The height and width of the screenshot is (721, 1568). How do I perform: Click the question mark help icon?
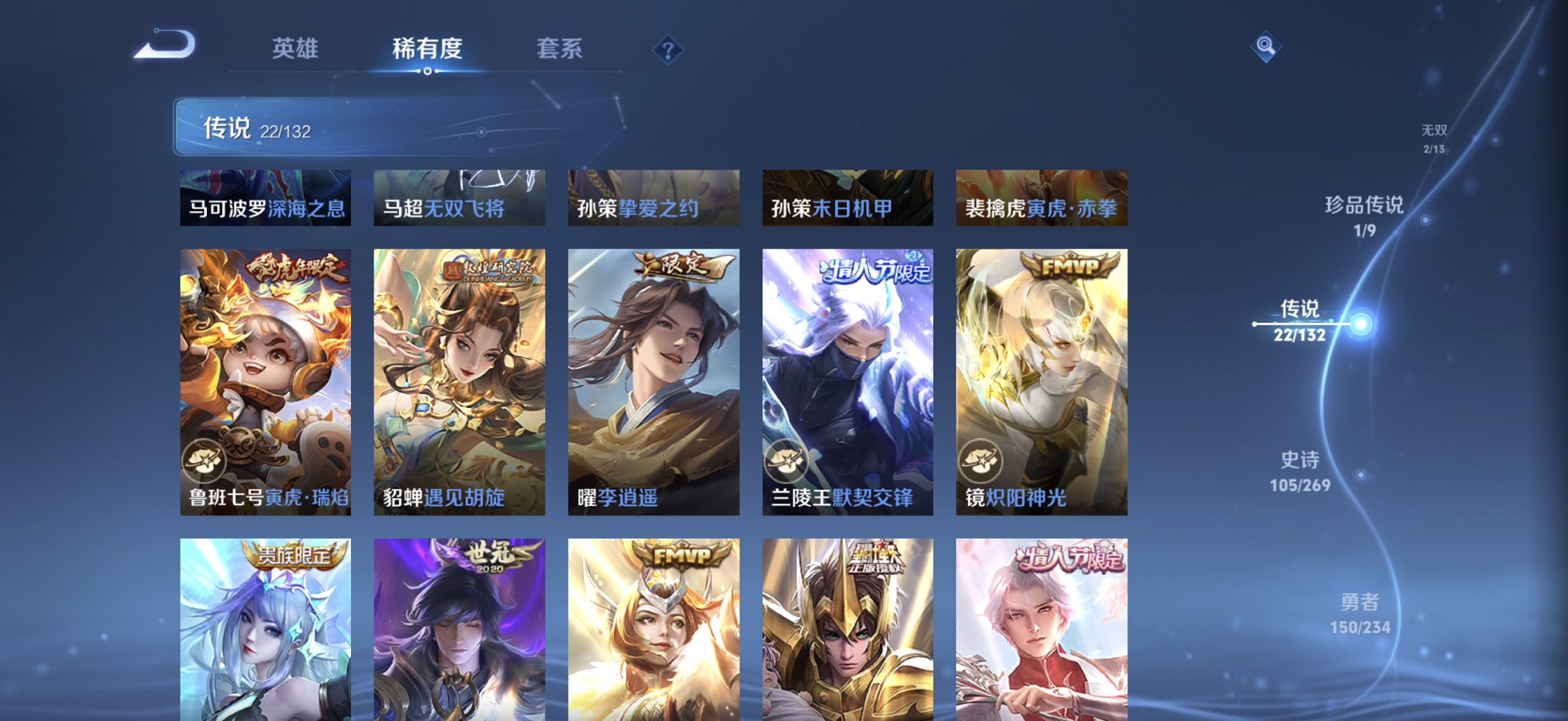point(668,50)
